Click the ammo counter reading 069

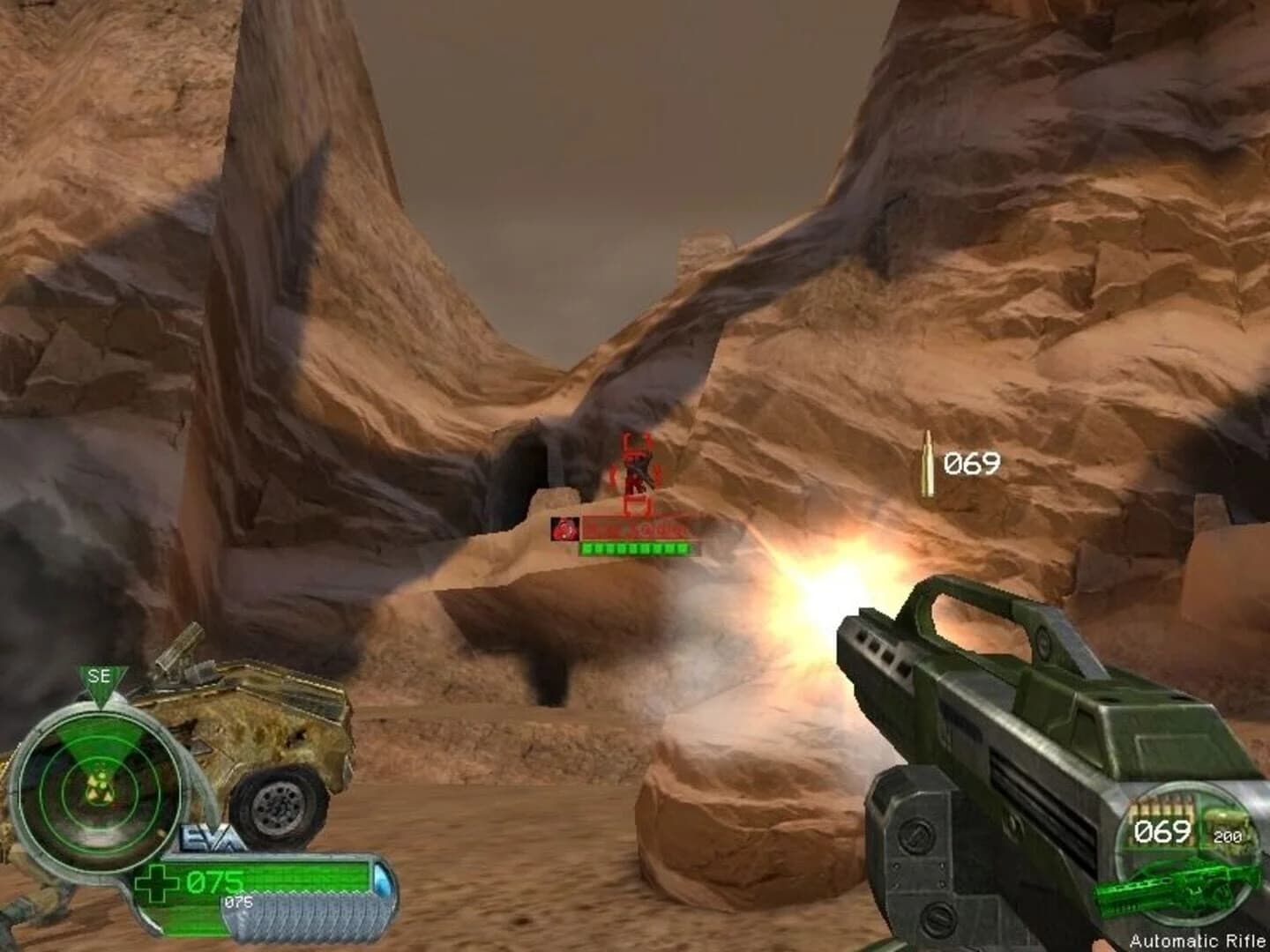(x=1162, y=831)
